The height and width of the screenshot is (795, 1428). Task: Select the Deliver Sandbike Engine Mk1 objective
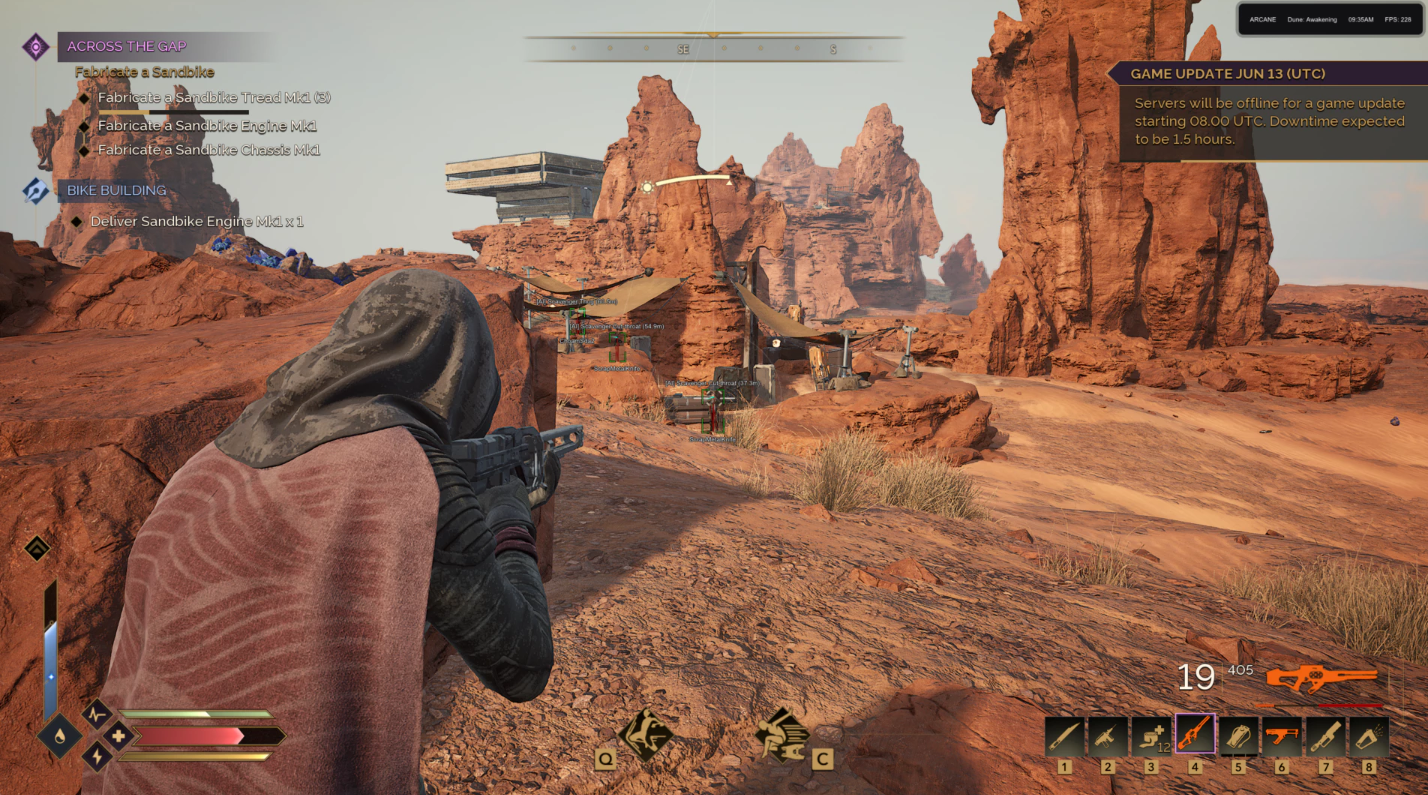[x=196, y=221]
